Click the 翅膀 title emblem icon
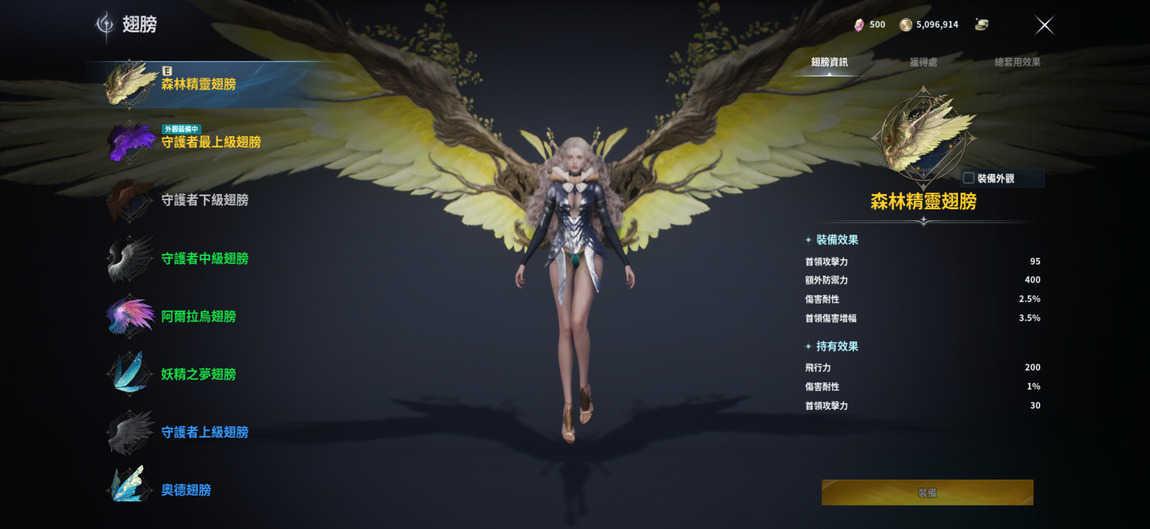This screenshot has height=529, width=1150. tap(105, 24)
